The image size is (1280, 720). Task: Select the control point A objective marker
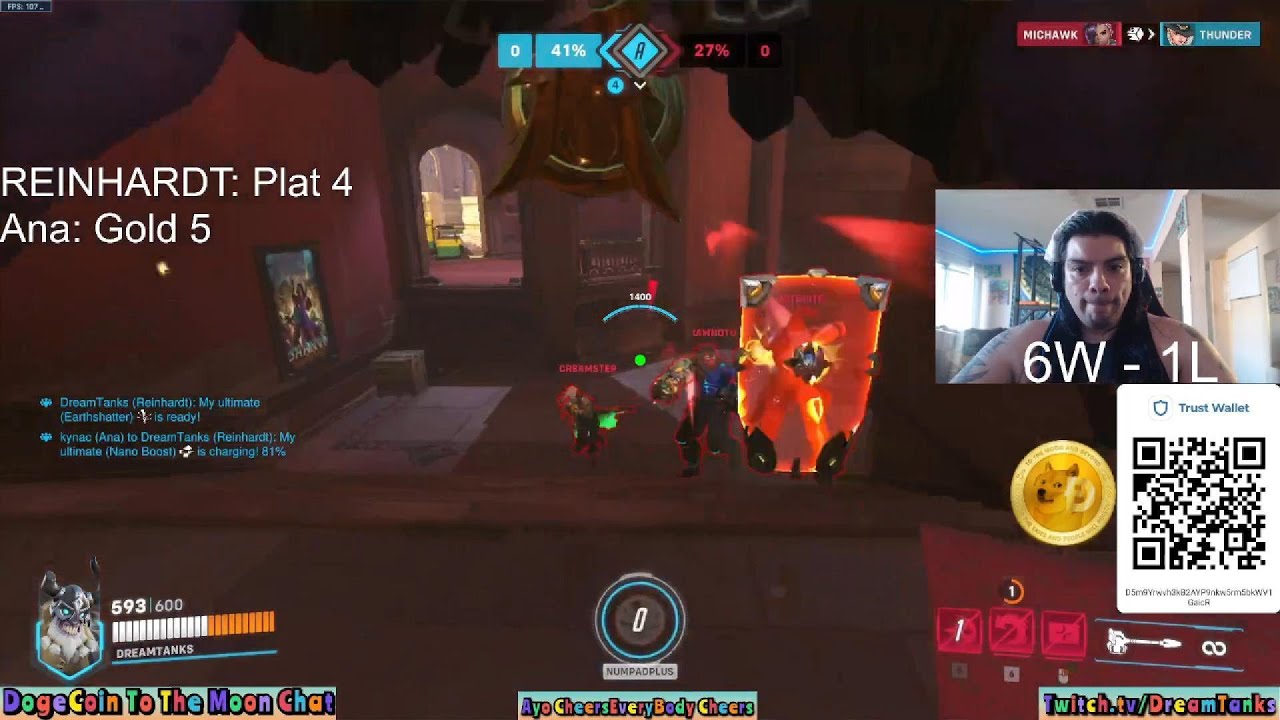point(640,50)
